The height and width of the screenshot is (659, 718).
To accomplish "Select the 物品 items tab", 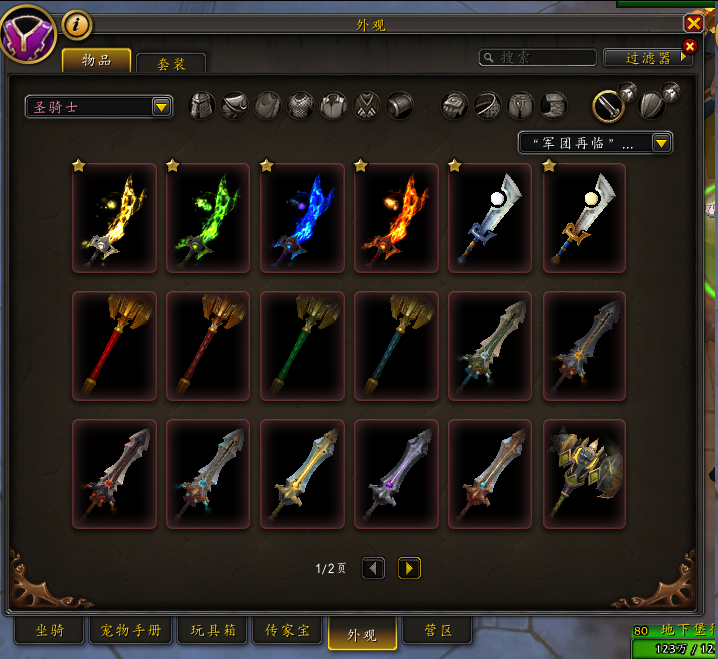I will coord(96,61).
